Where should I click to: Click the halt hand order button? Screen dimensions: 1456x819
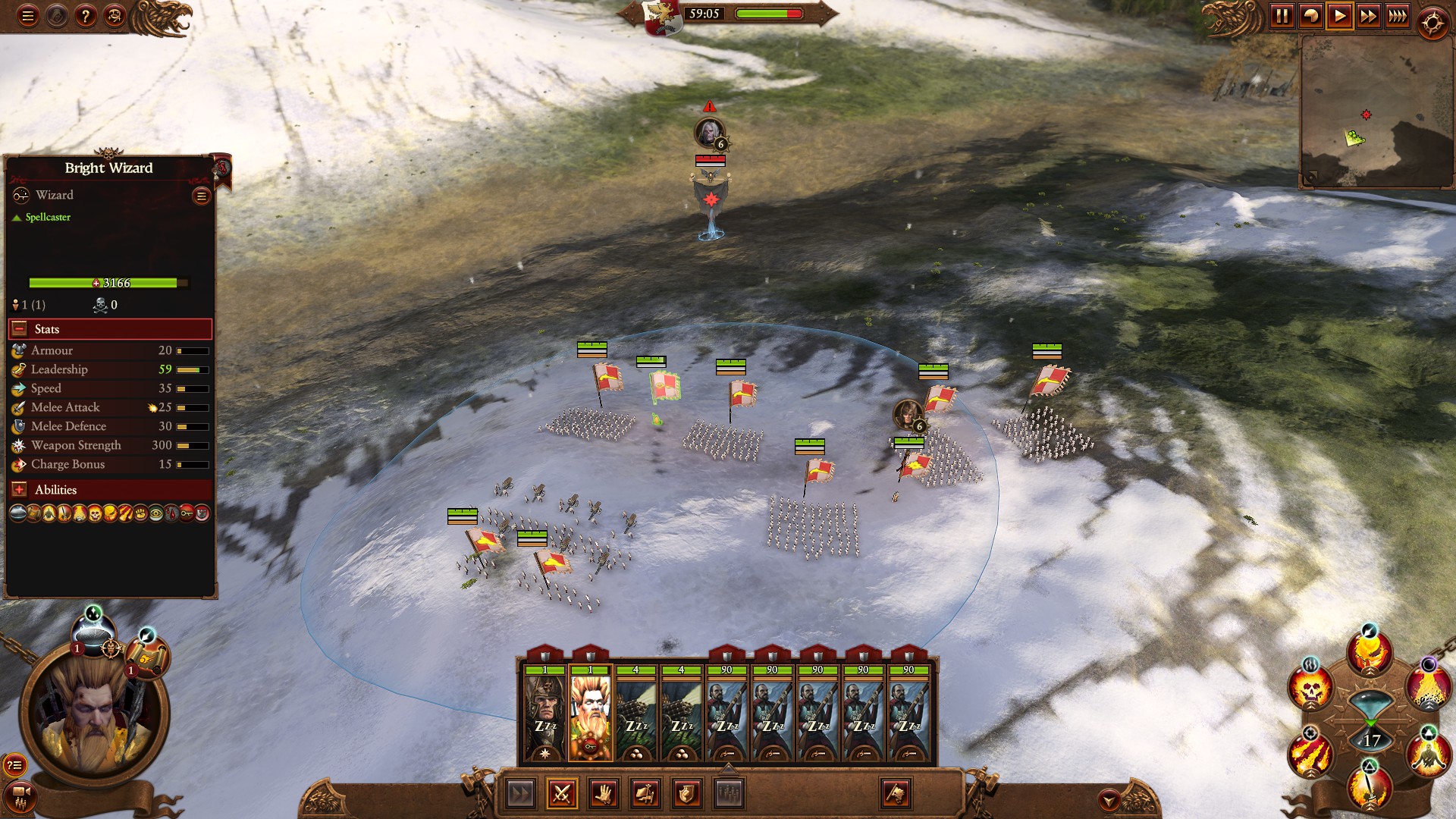tap(604, 794)
